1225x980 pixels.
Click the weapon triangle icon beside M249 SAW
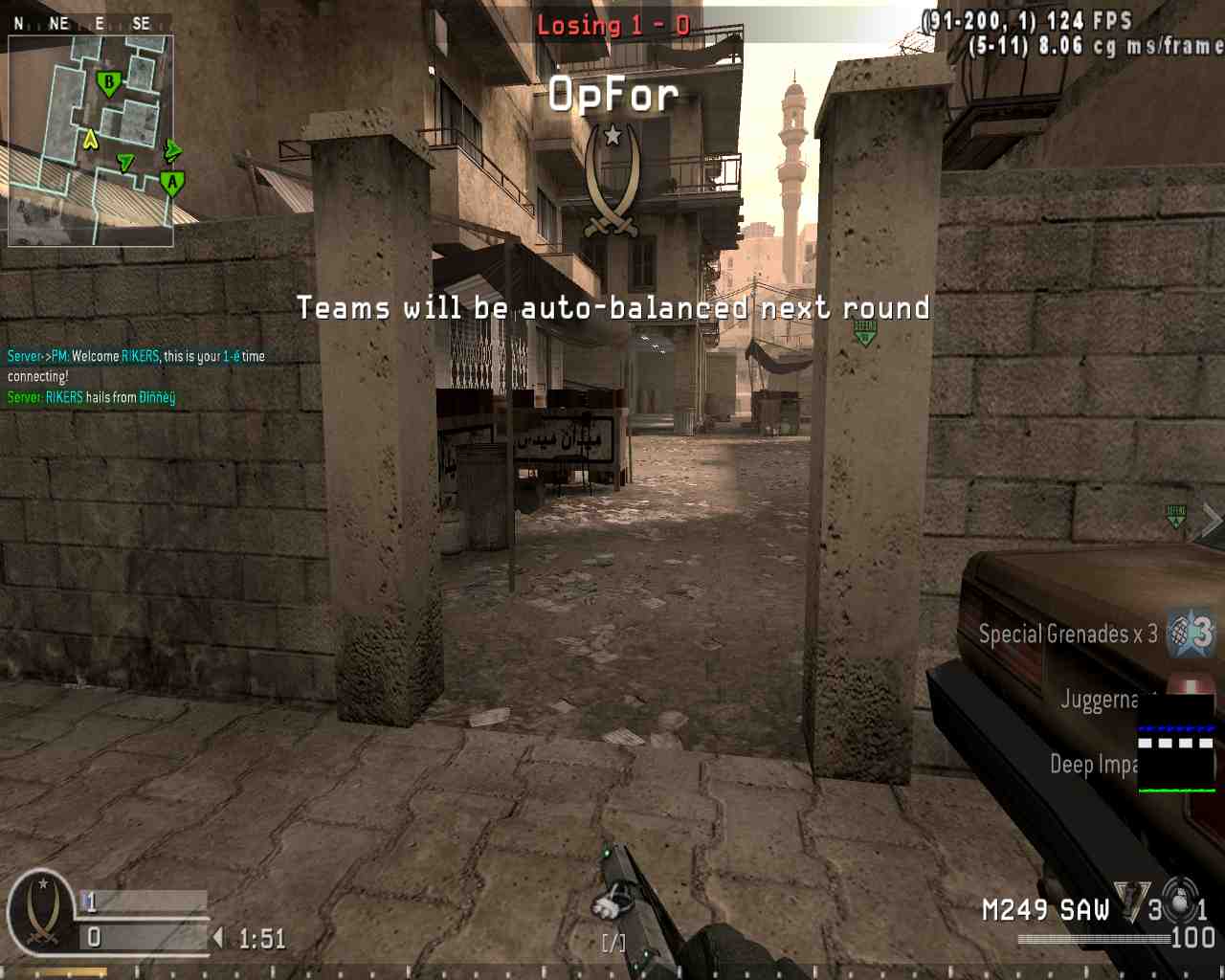(1132, 902)
